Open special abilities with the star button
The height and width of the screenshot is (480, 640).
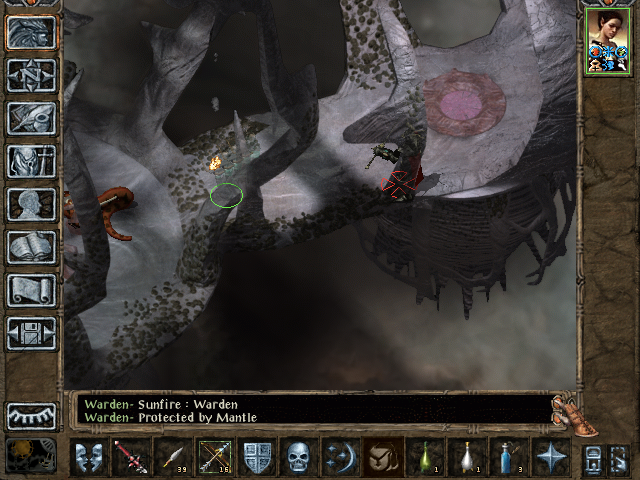point(549,457)
